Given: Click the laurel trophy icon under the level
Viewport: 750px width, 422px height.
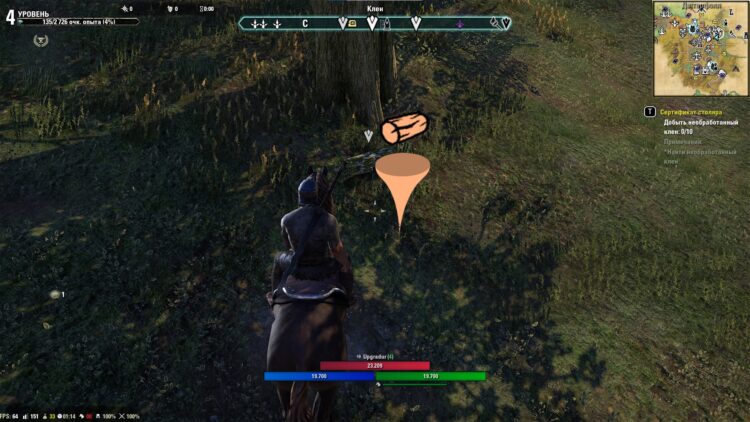Looking at the screenshot, I should coord(40,40).
